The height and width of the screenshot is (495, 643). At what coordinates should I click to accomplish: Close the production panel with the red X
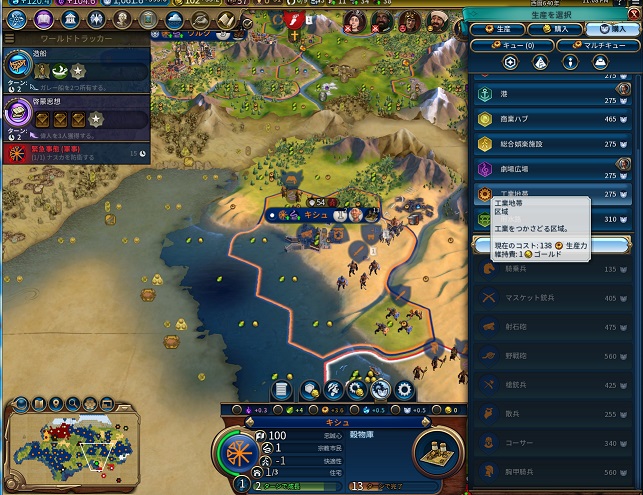point(632,13)
